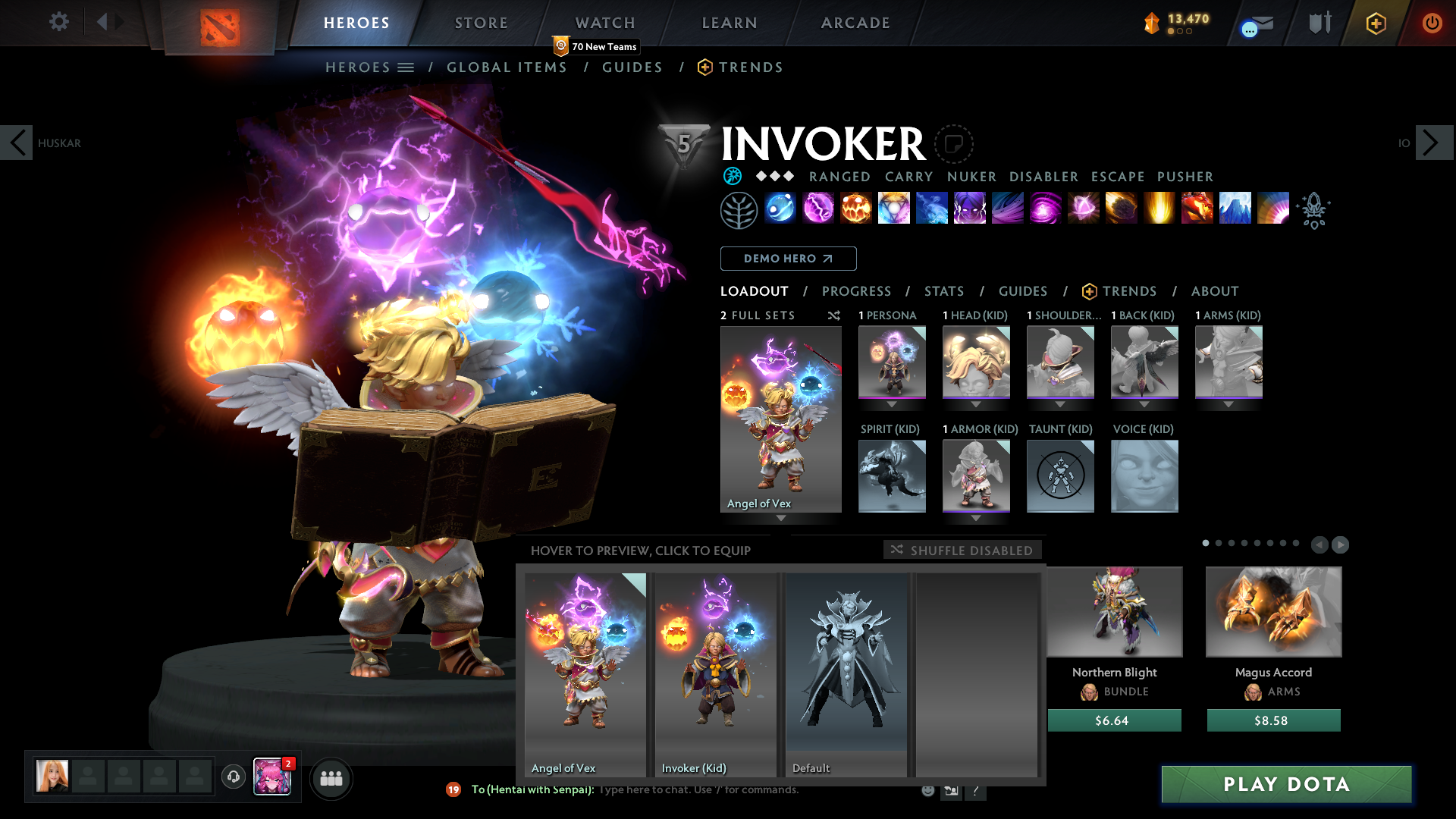Expand the arrow below the Angel of Vex set
The width and height of the screenshot is (1456, 819).
780,519
